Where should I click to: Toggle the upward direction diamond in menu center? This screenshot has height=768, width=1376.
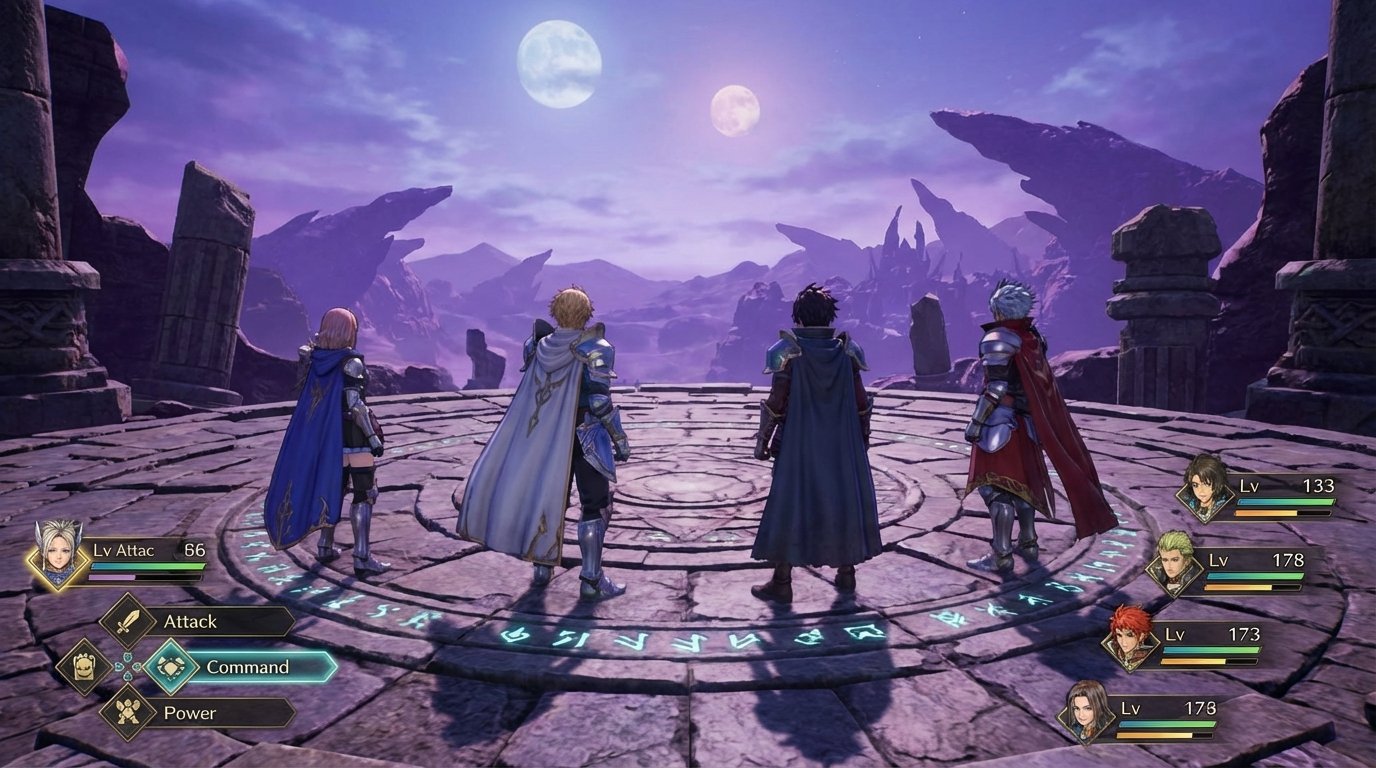pyautogui.click(x=127, y=656)
